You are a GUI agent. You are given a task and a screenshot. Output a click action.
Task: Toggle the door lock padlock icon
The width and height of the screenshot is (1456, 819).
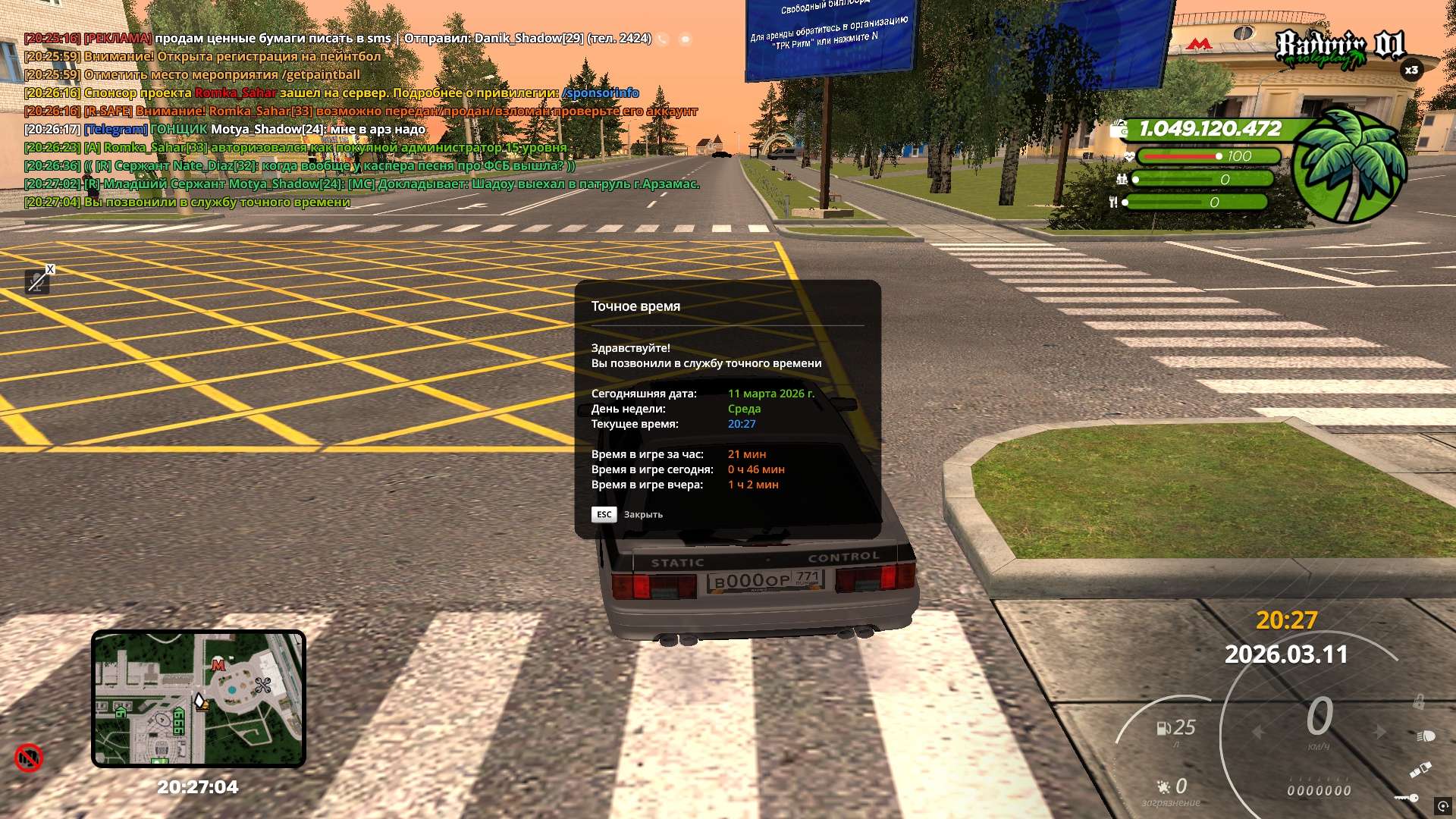click(1417, 703)
